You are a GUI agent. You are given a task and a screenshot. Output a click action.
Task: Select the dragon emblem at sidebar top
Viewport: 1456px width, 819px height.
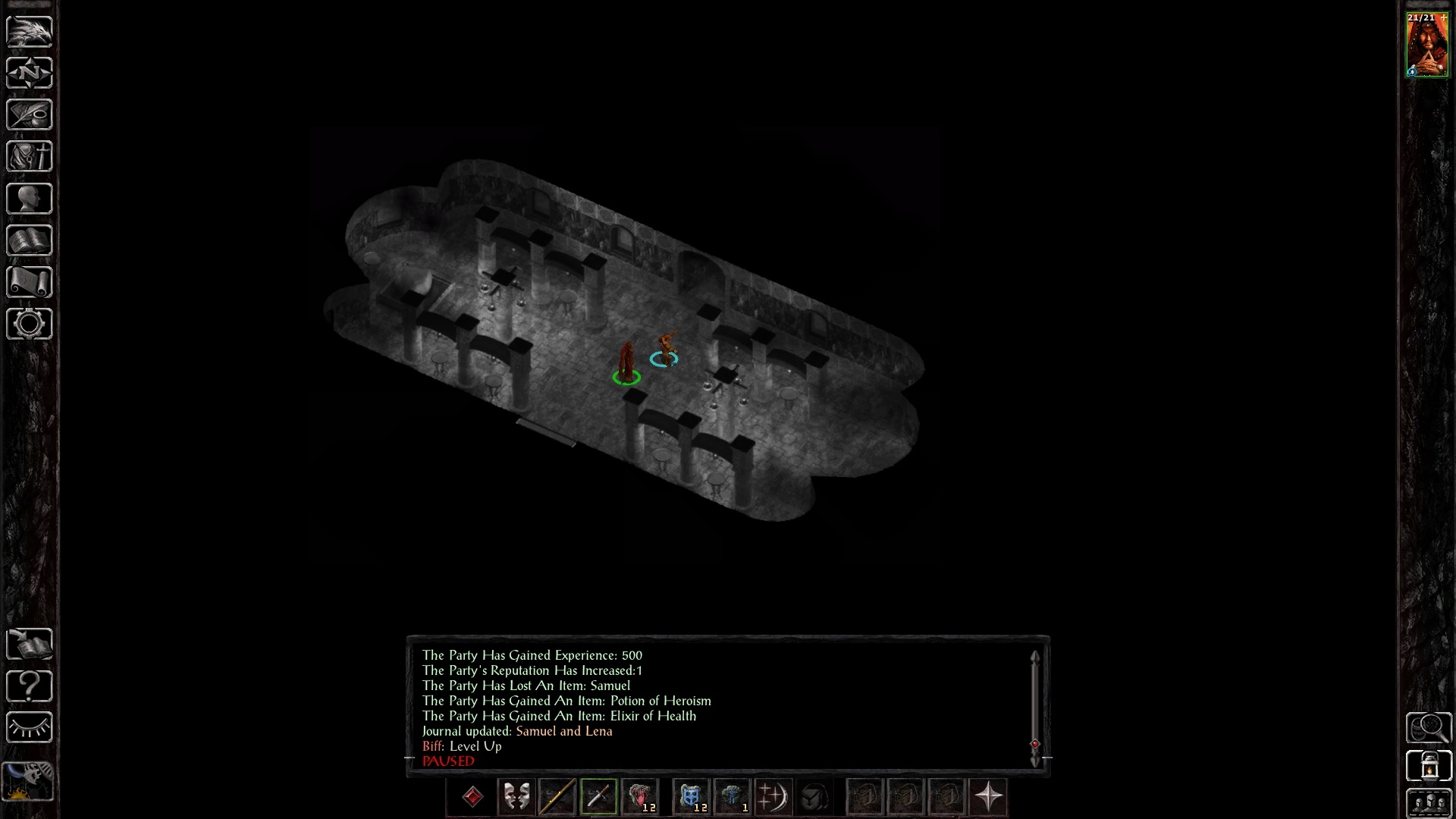click(29, 30)
